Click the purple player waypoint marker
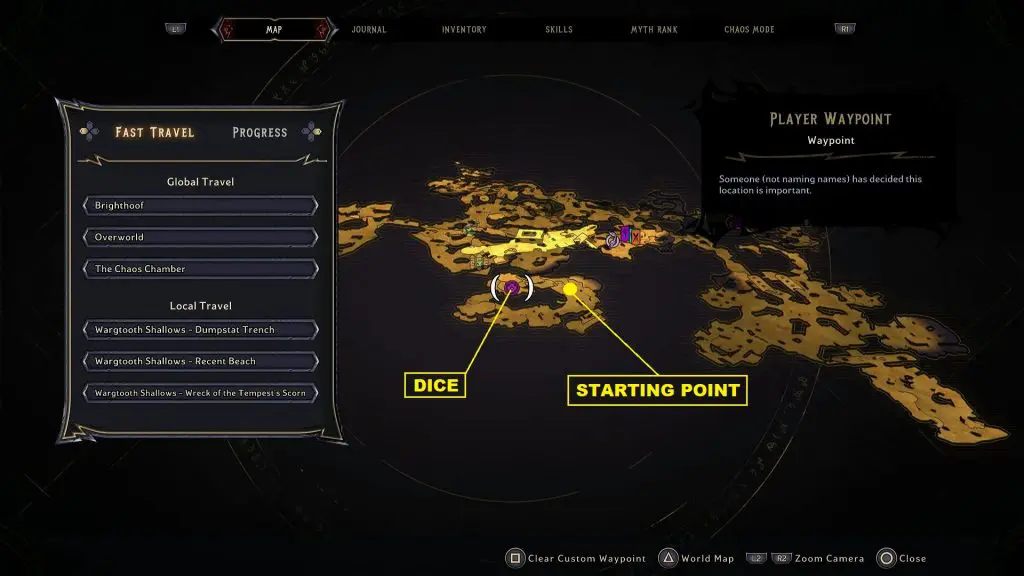1024x576 pixels. [512, 288]
